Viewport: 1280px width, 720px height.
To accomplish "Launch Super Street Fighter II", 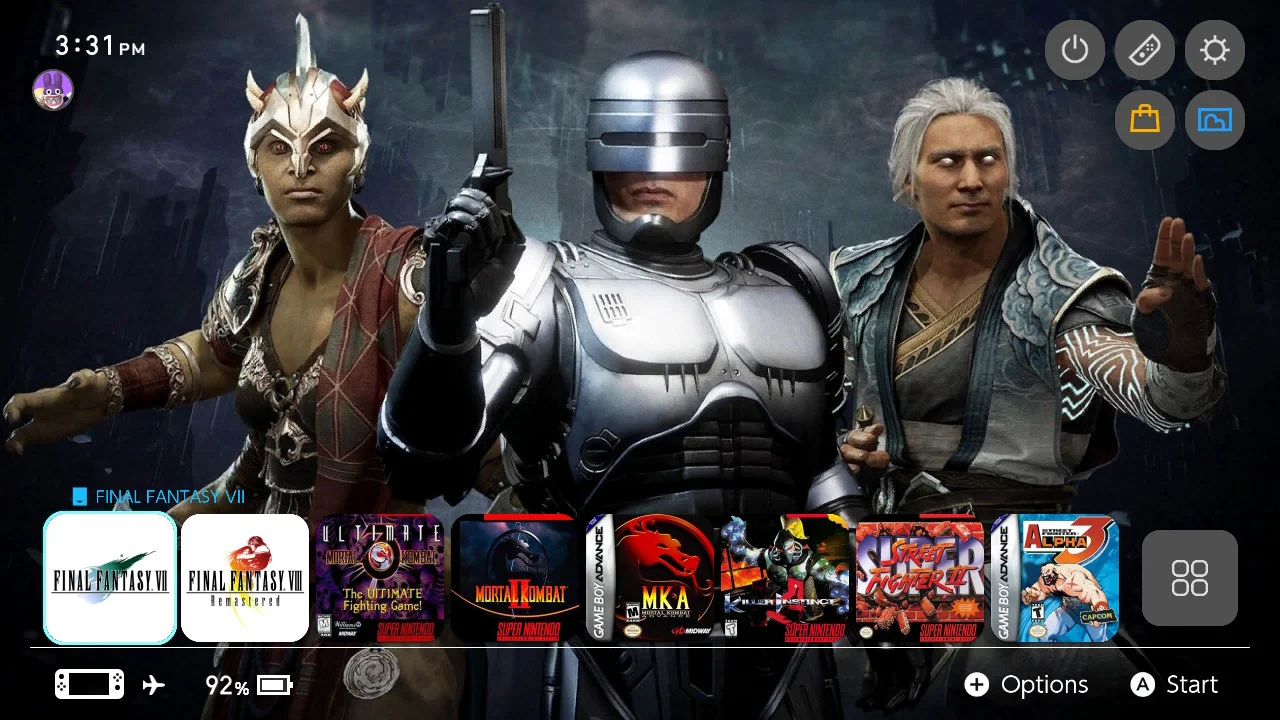I will [x=920, y=578].
